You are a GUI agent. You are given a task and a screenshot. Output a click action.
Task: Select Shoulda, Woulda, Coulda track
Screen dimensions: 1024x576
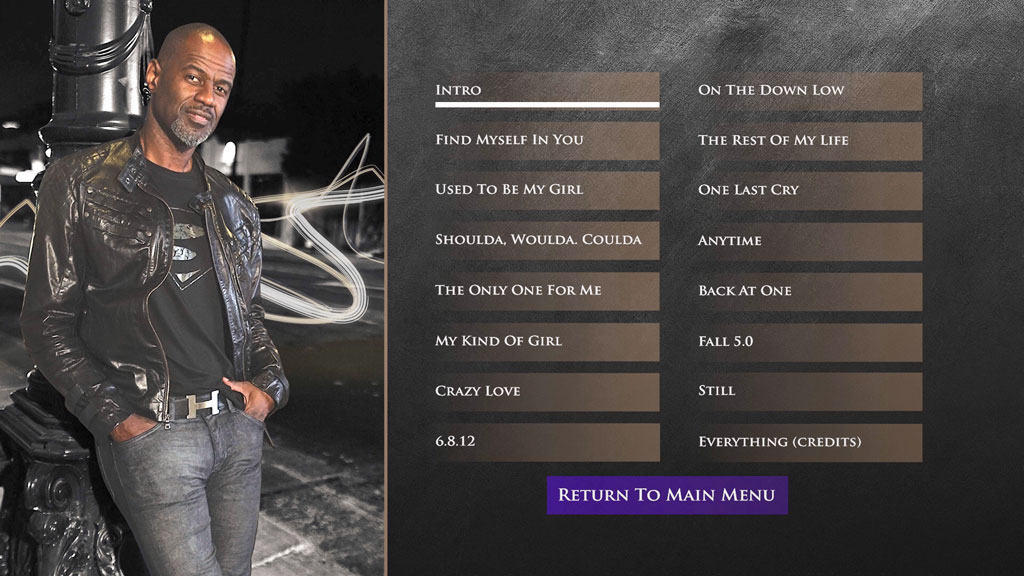[546, 240]
